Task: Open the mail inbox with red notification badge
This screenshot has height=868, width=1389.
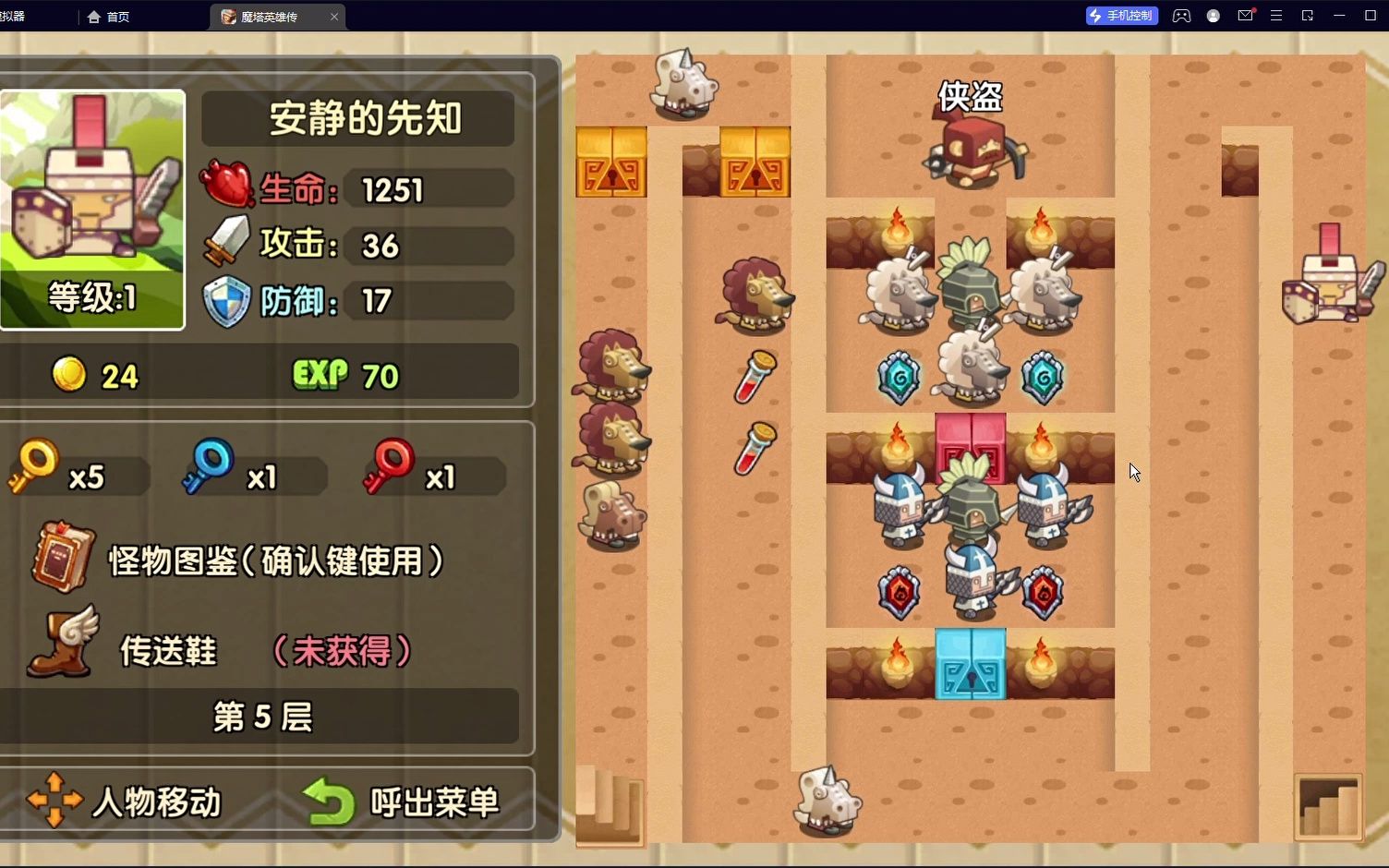Action: pos(1245,15)
